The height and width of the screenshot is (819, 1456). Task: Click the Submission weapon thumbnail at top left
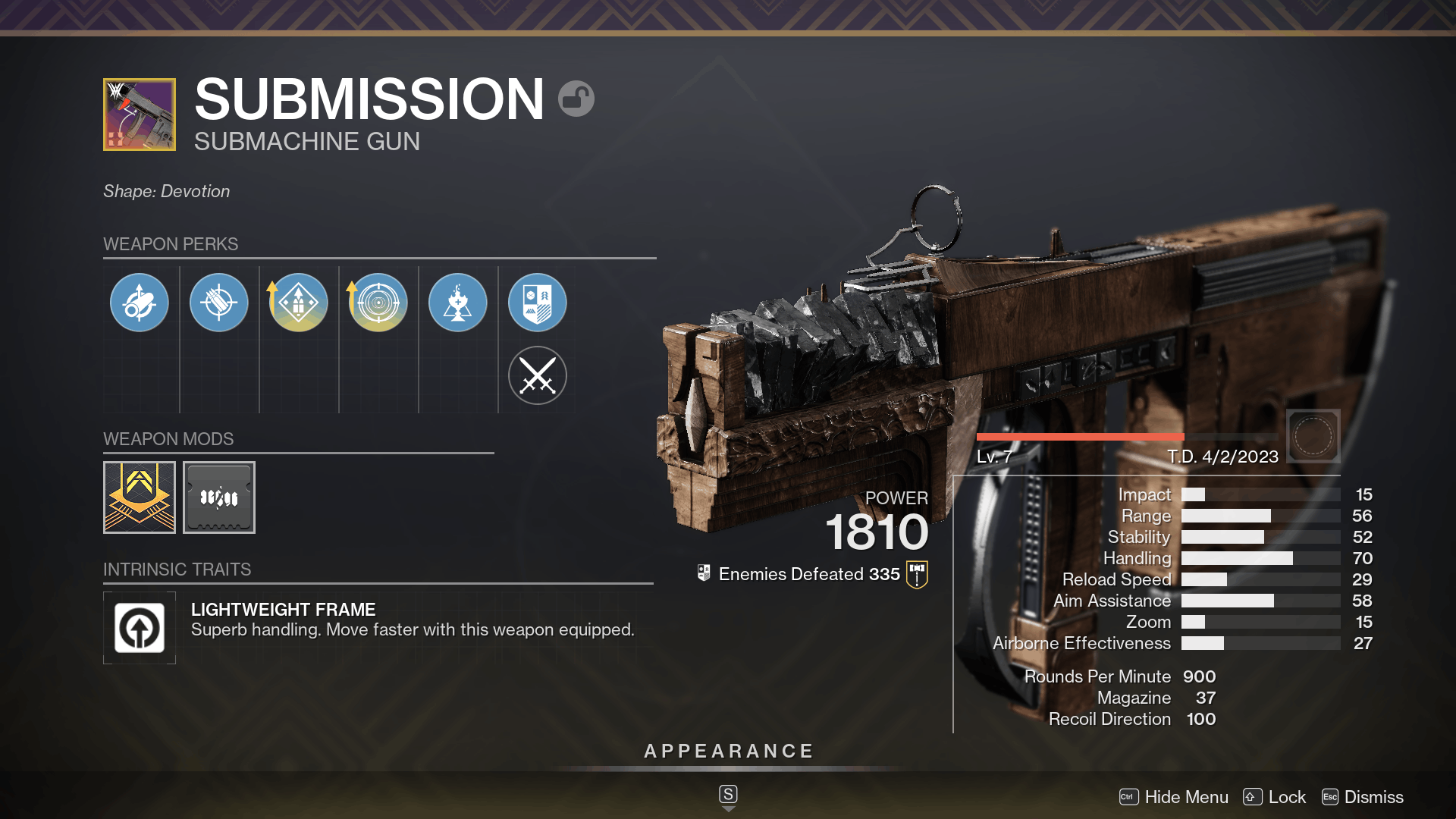click(140, 115)
